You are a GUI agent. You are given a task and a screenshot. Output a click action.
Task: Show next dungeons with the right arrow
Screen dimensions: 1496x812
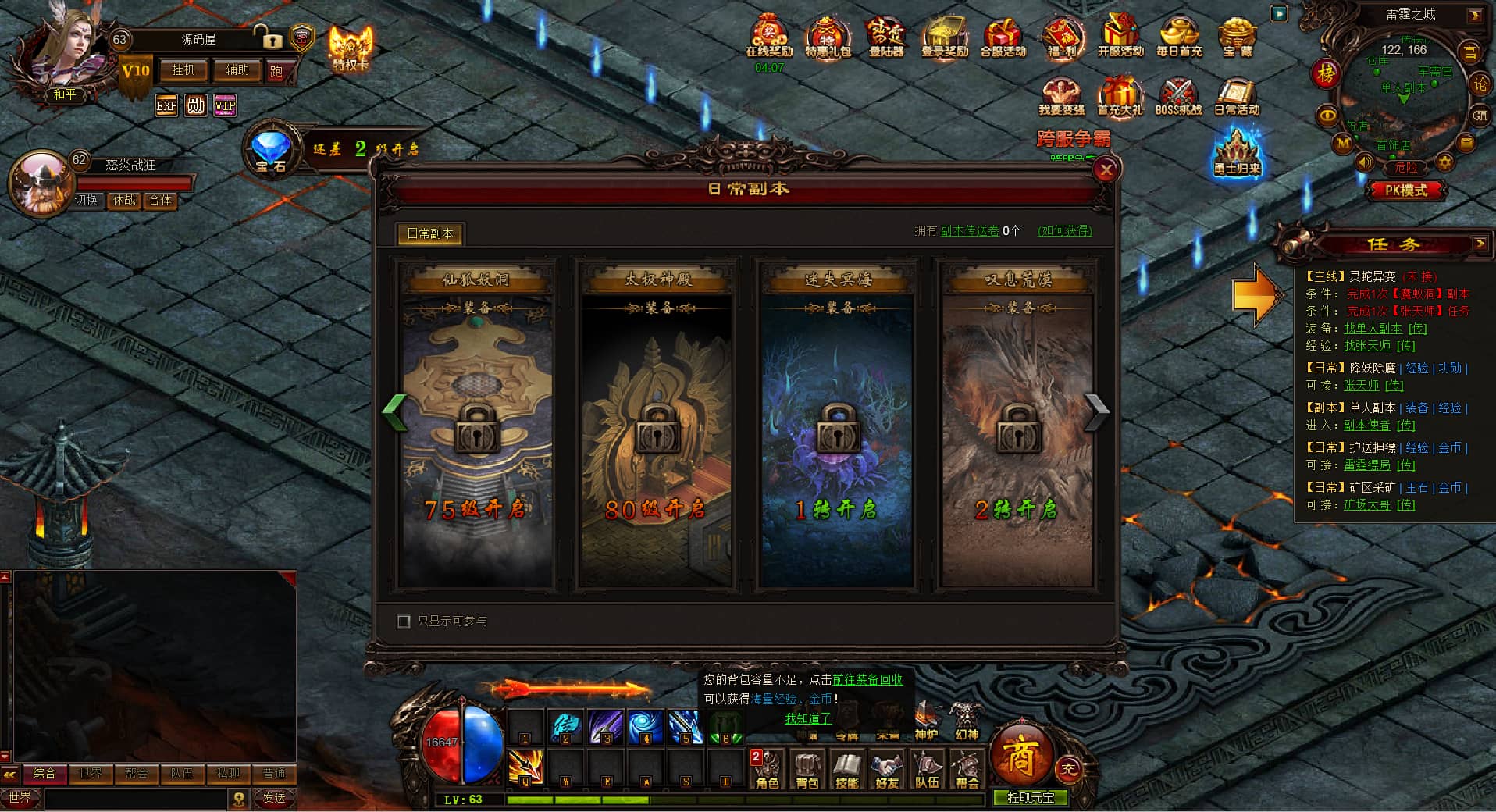click(x=1096, y=411)
